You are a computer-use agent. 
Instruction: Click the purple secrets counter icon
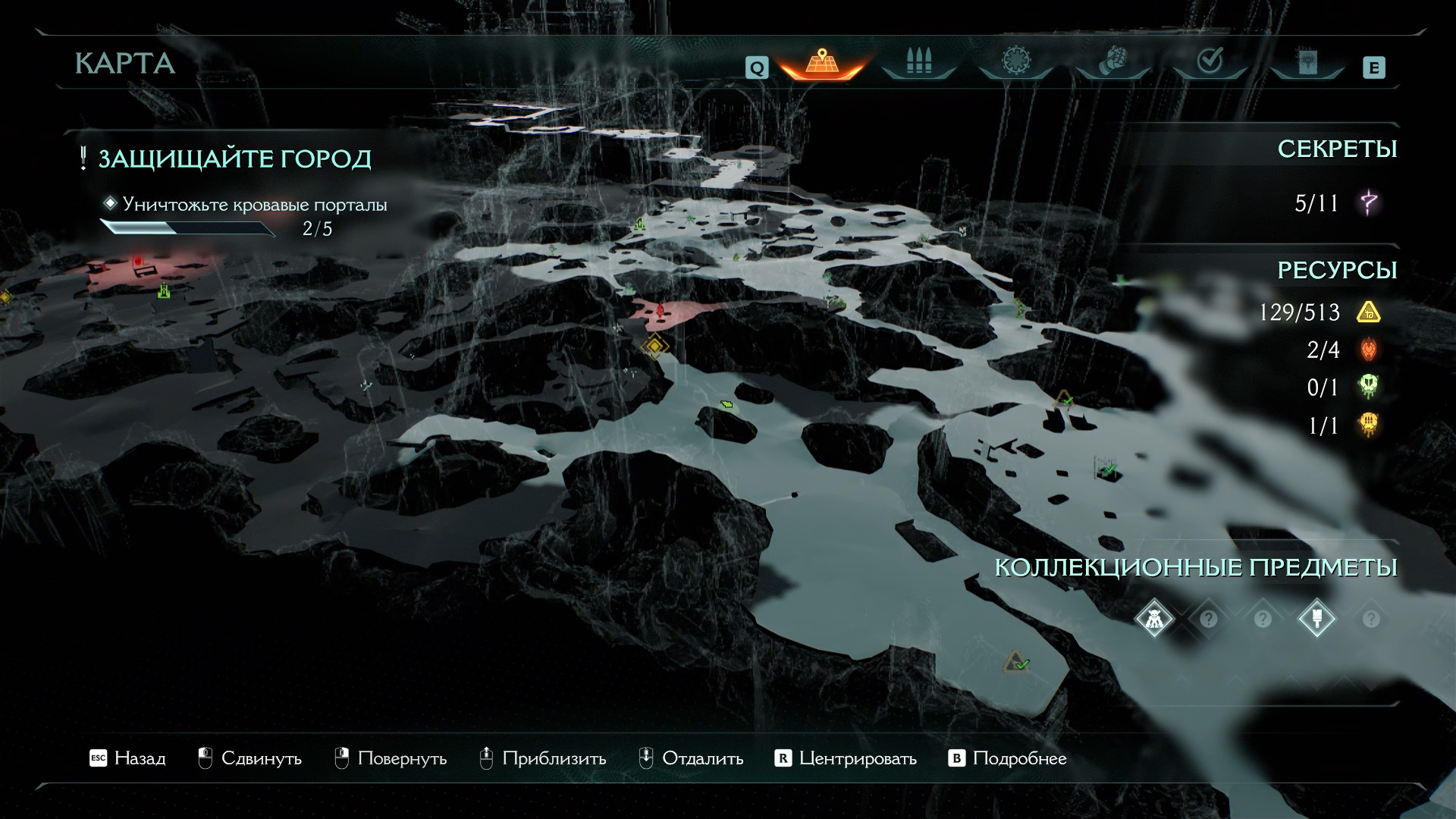click(x=1370, y=203)
